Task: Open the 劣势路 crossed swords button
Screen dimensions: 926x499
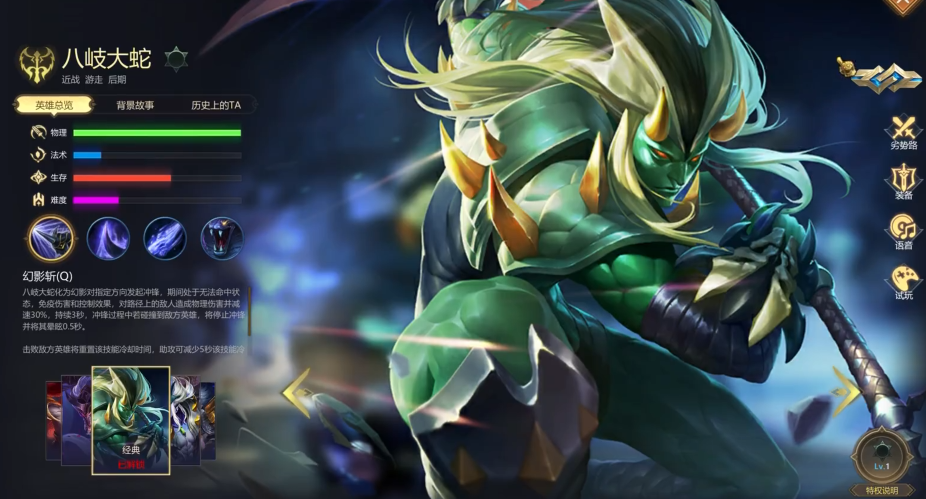Action: [x=903, y=132]
